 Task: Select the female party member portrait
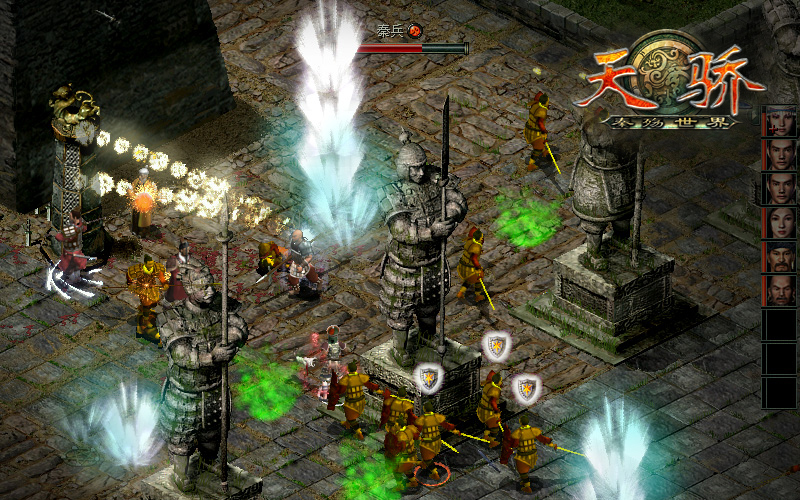(x=779, y=223)
